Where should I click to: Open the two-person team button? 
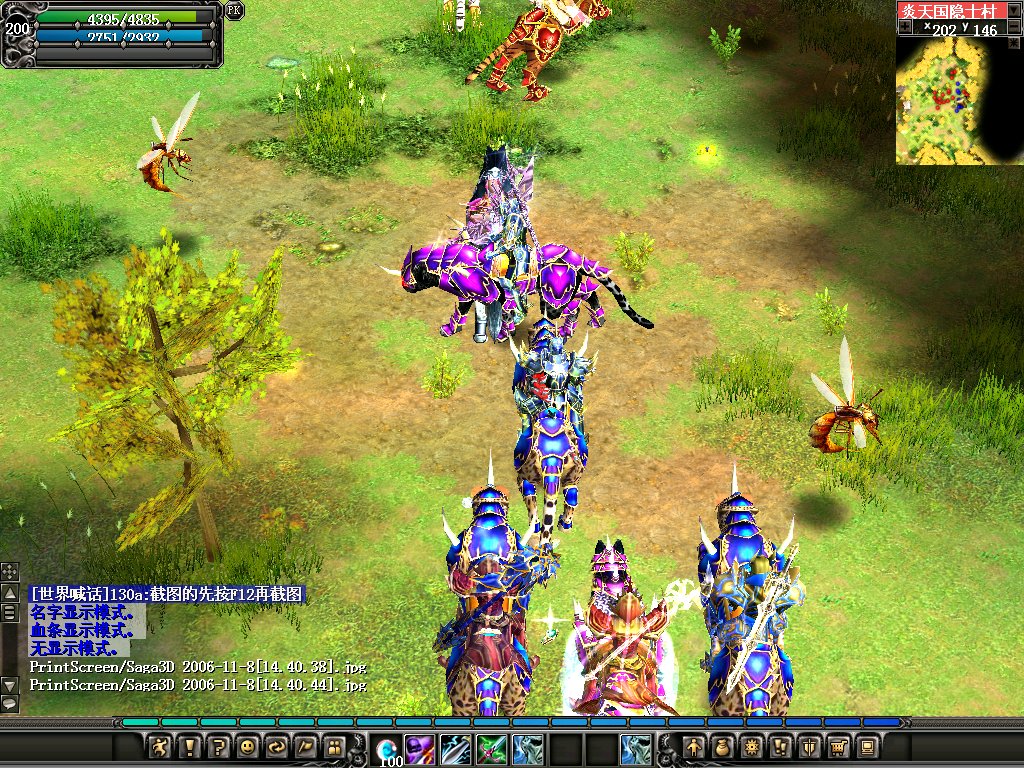[335, 747]
